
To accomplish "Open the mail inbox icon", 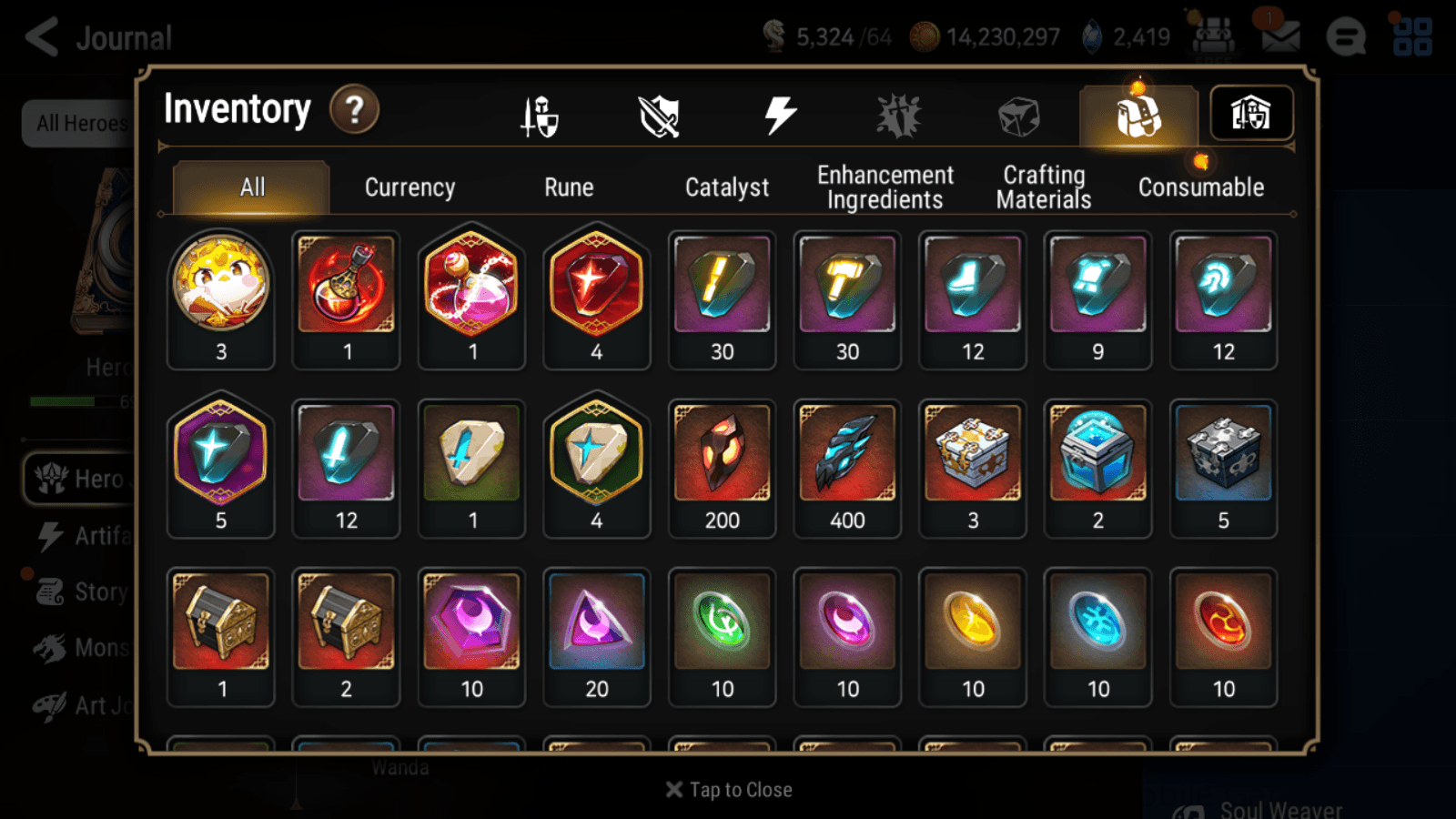I will (x=1281, y=36).
